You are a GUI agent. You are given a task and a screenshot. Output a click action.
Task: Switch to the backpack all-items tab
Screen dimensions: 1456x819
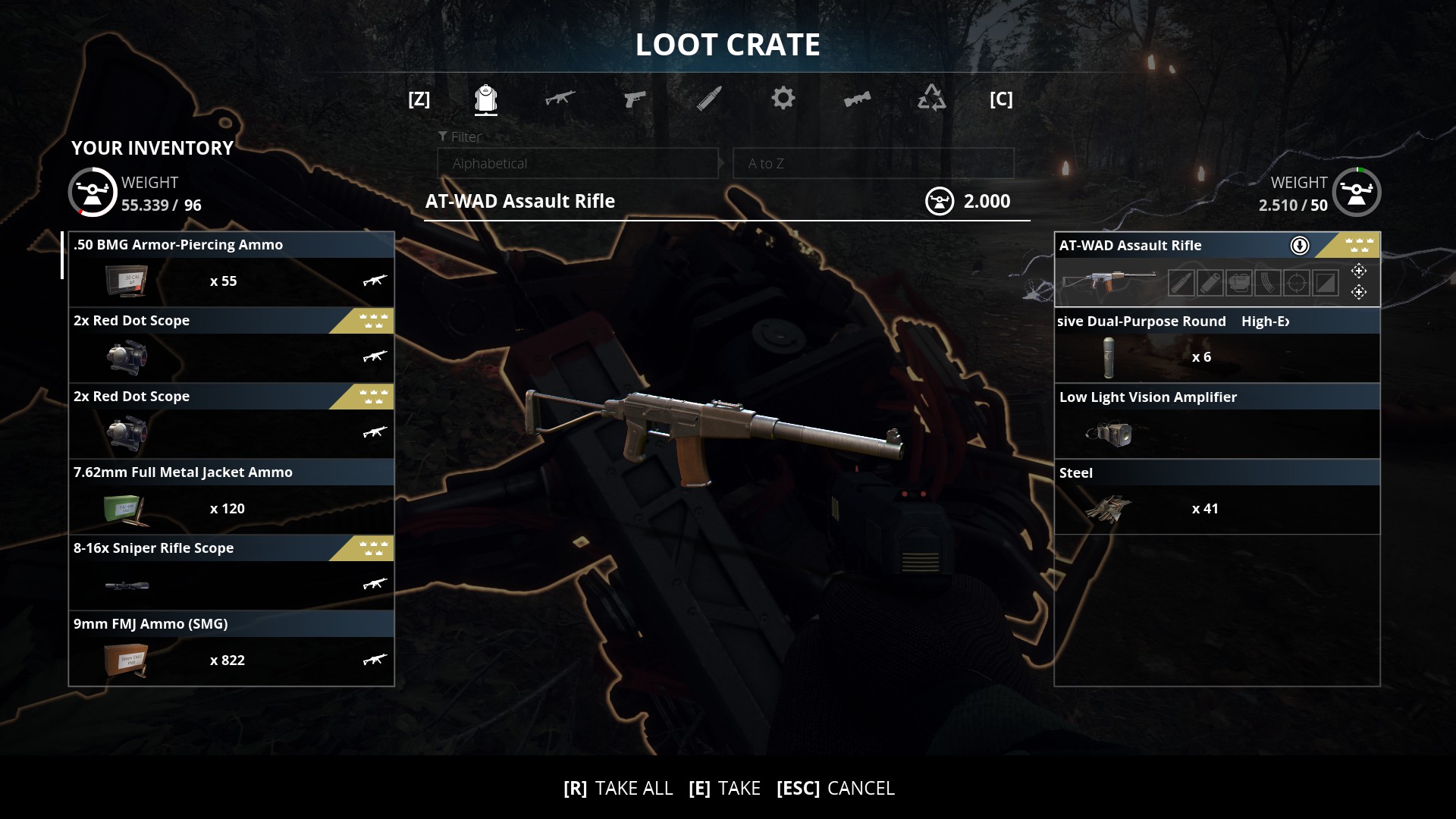(x=486, y=99)
